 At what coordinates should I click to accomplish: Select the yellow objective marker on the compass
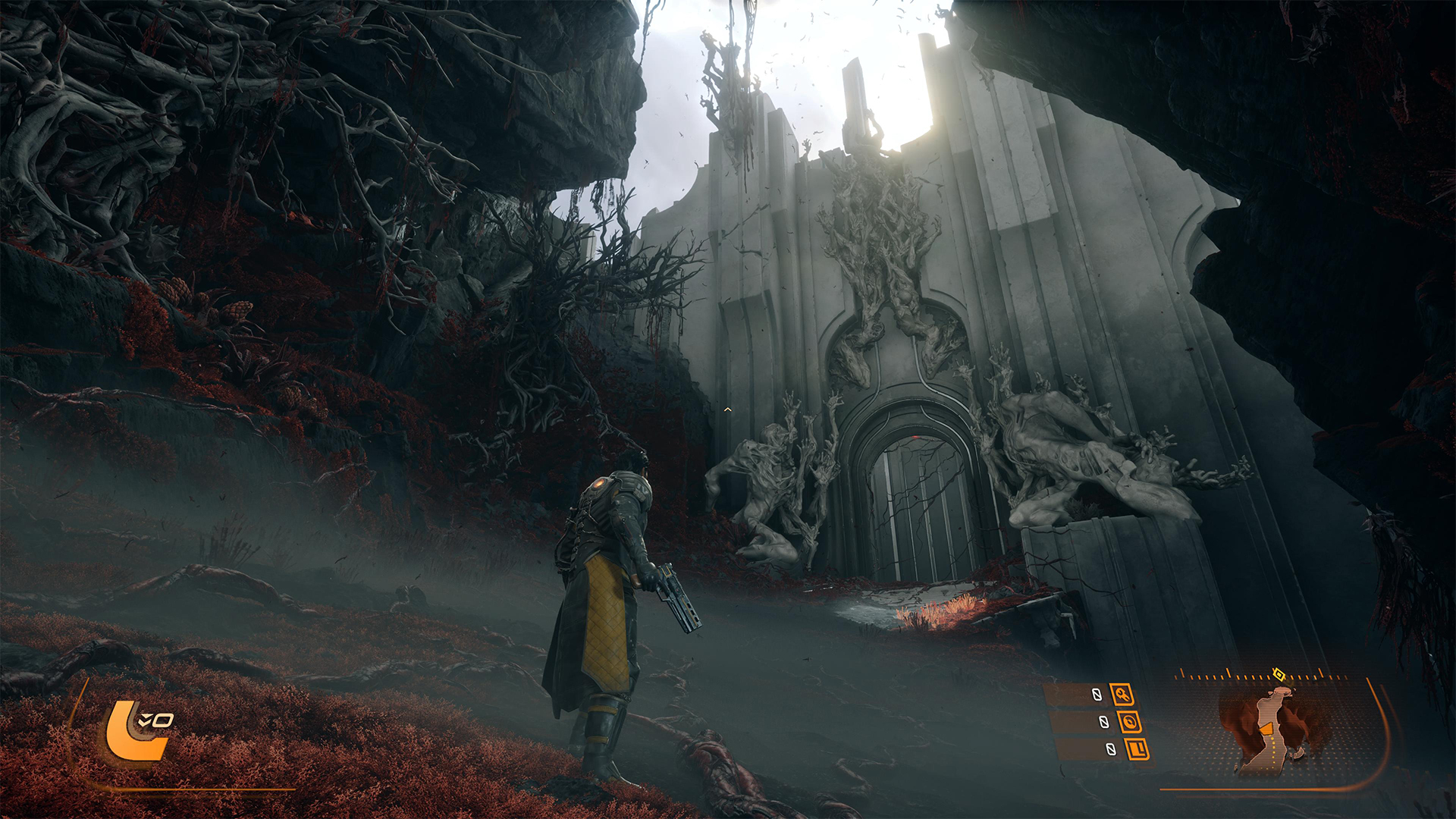pyautogui.click(x=1279, y=674)
